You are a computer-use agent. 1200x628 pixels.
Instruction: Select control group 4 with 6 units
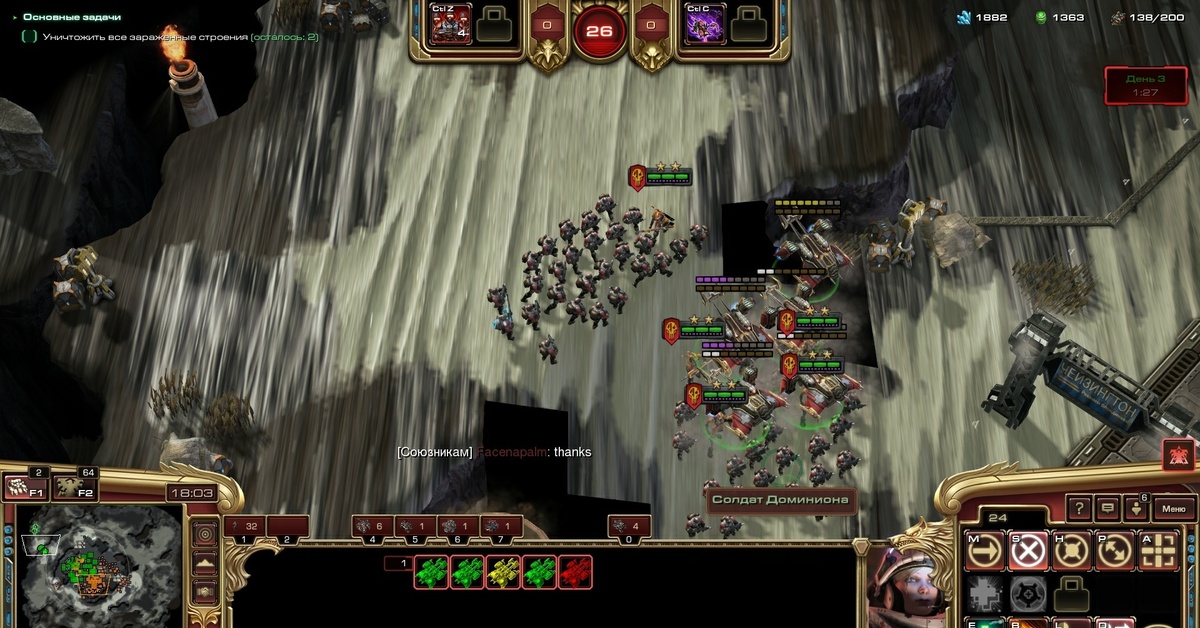(372, 526)
